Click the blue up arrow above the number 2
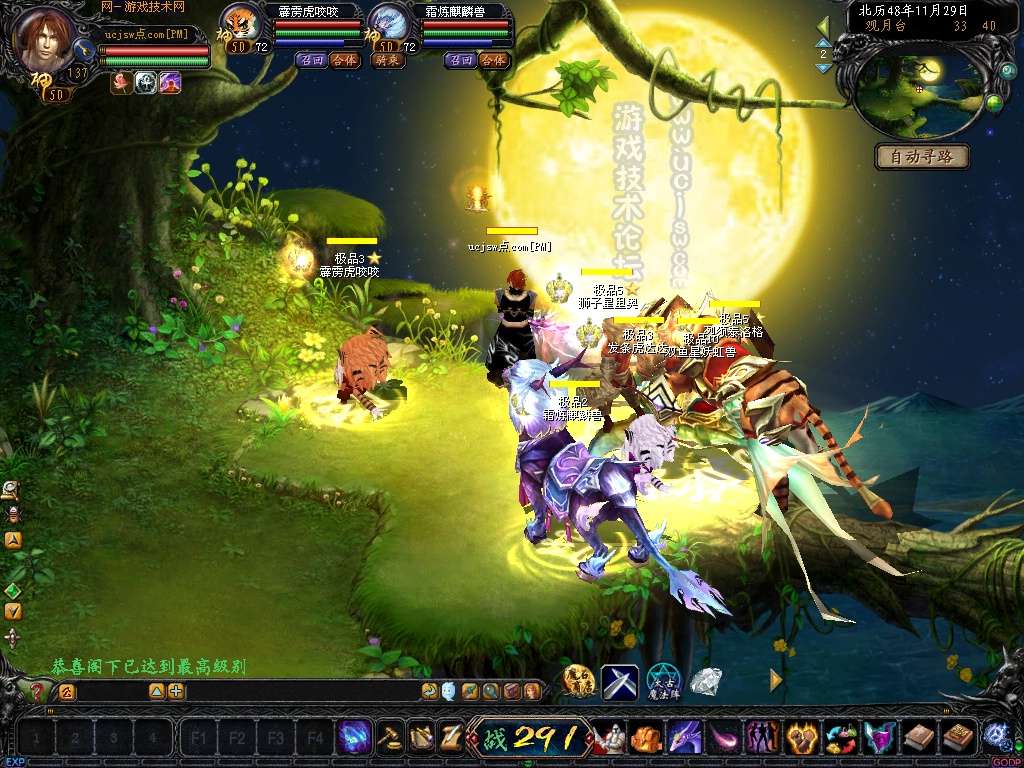Viewport: 1024px width, 768px height. click(x=823, y=42)
